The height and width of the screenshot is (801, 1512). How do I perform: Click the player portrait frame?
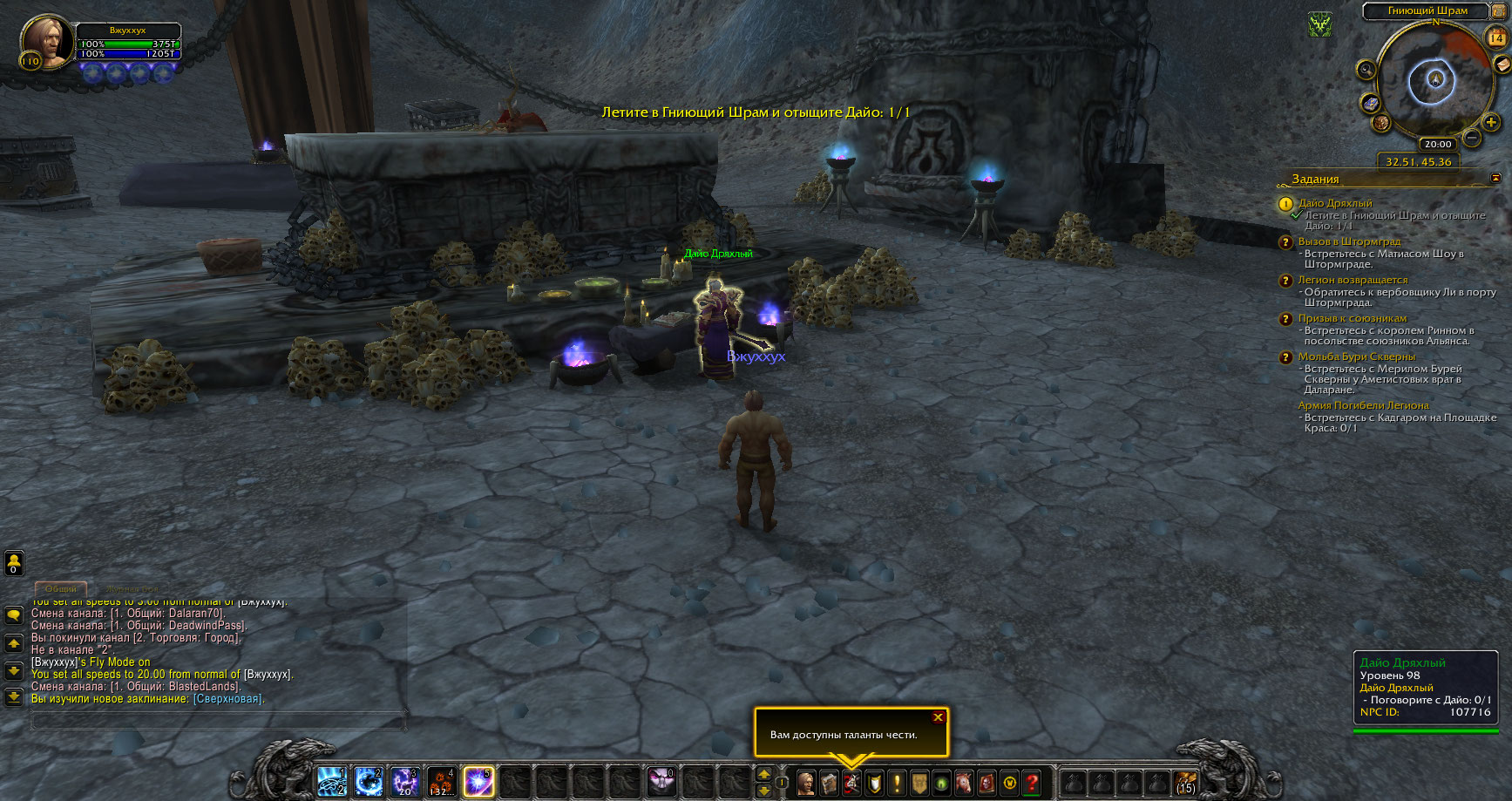[46, 41]
